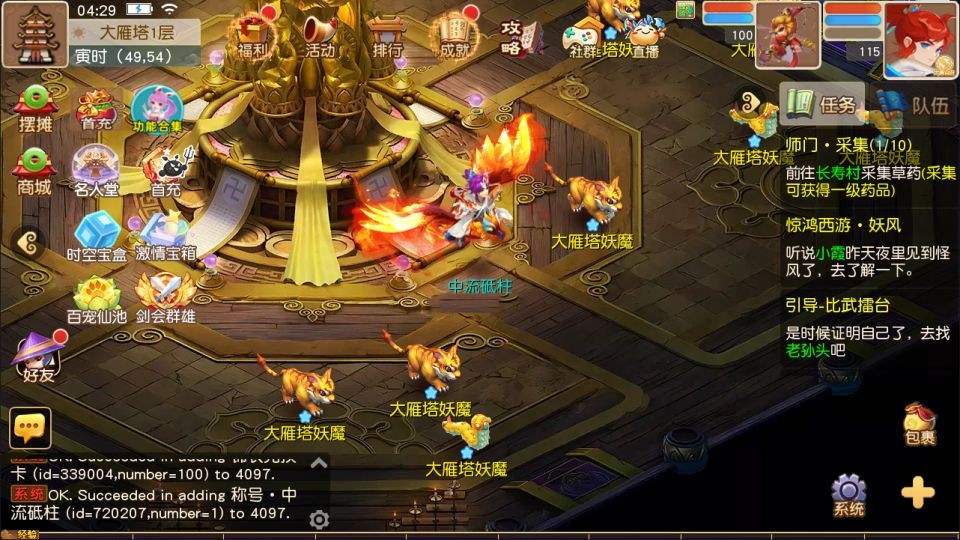Show the 排行 rankings
Viewport: 960px width, 540px height.
tap(386, 35)
